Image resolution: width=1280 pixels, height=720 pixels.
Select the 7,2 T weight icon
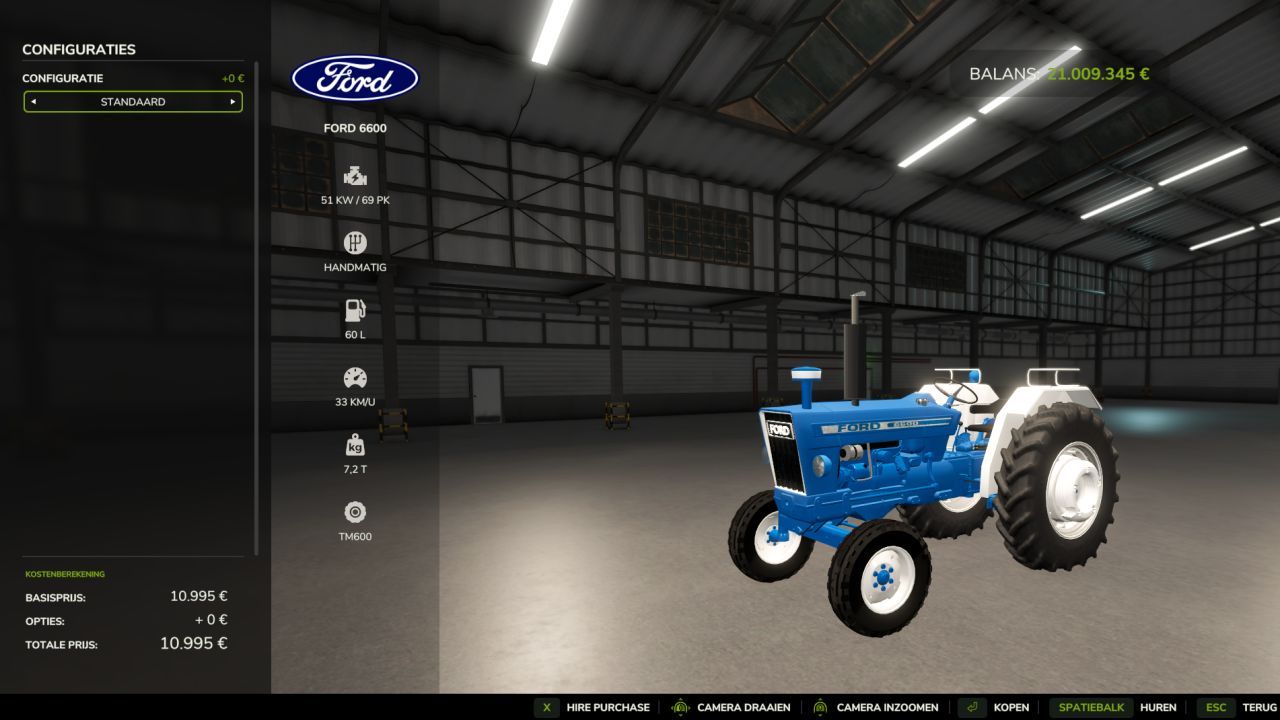355,445
